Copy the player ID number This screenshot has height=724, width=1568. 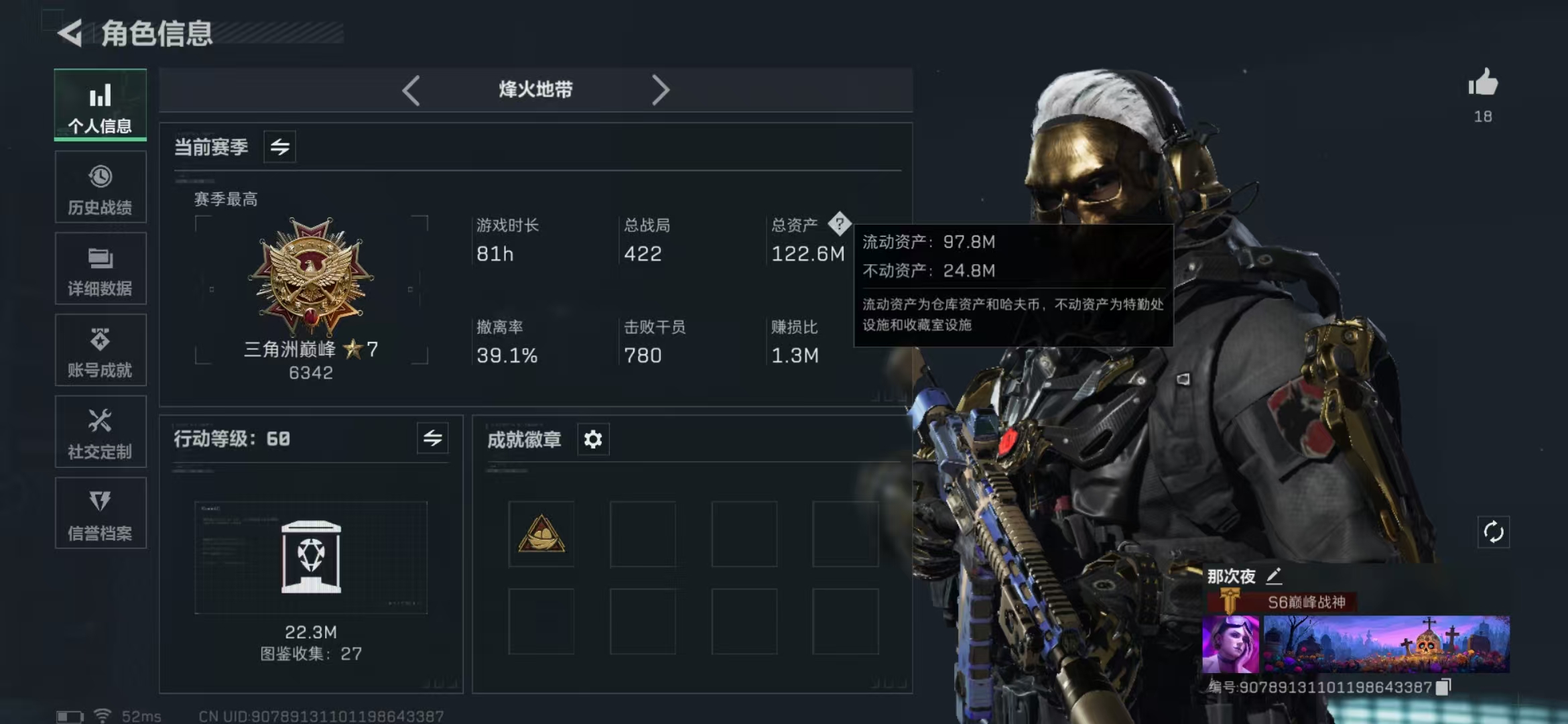[1443, 687]
